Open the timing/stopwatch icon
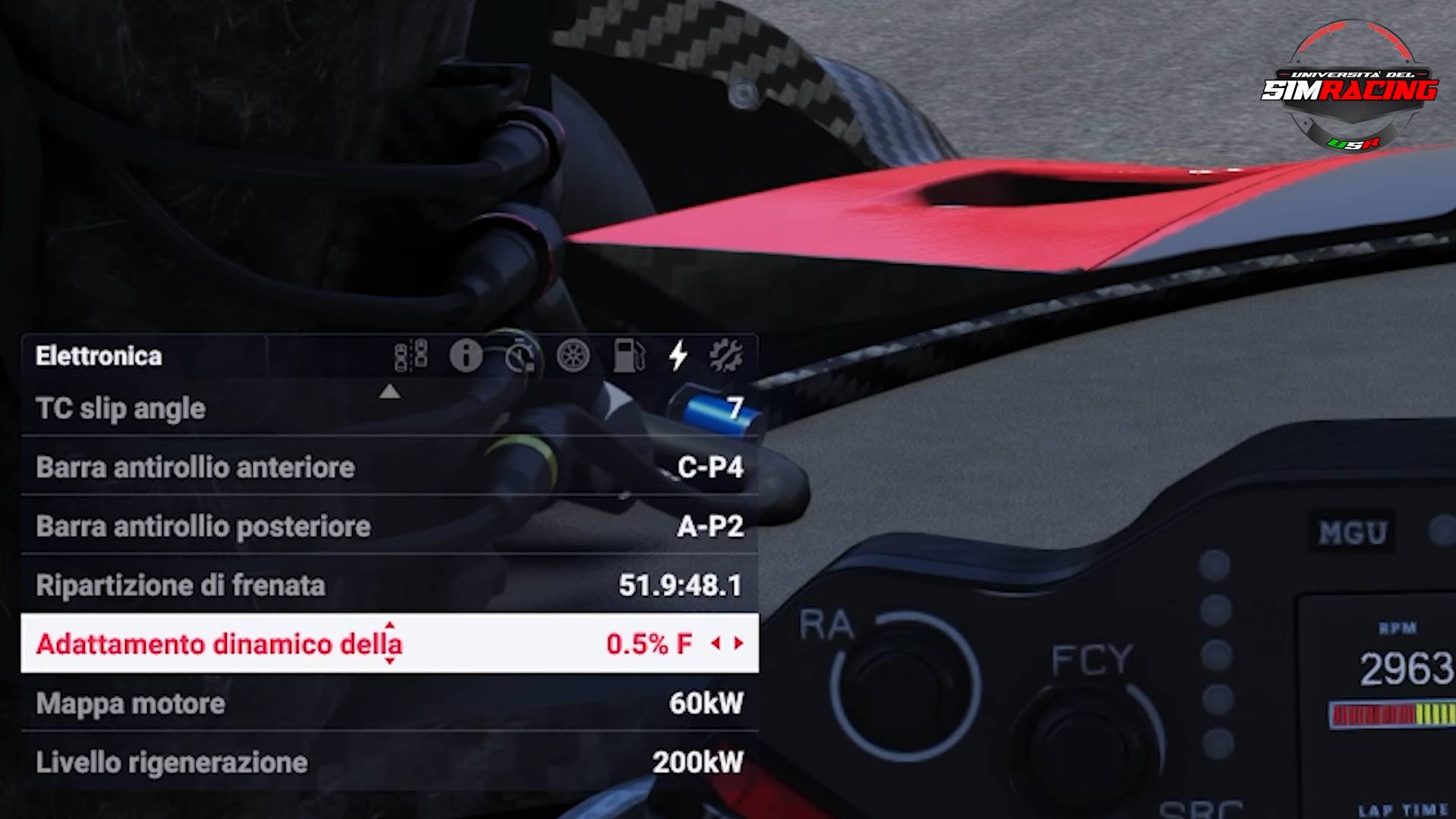The height and width of the screenshot is (819, 1456). [520, 357]
